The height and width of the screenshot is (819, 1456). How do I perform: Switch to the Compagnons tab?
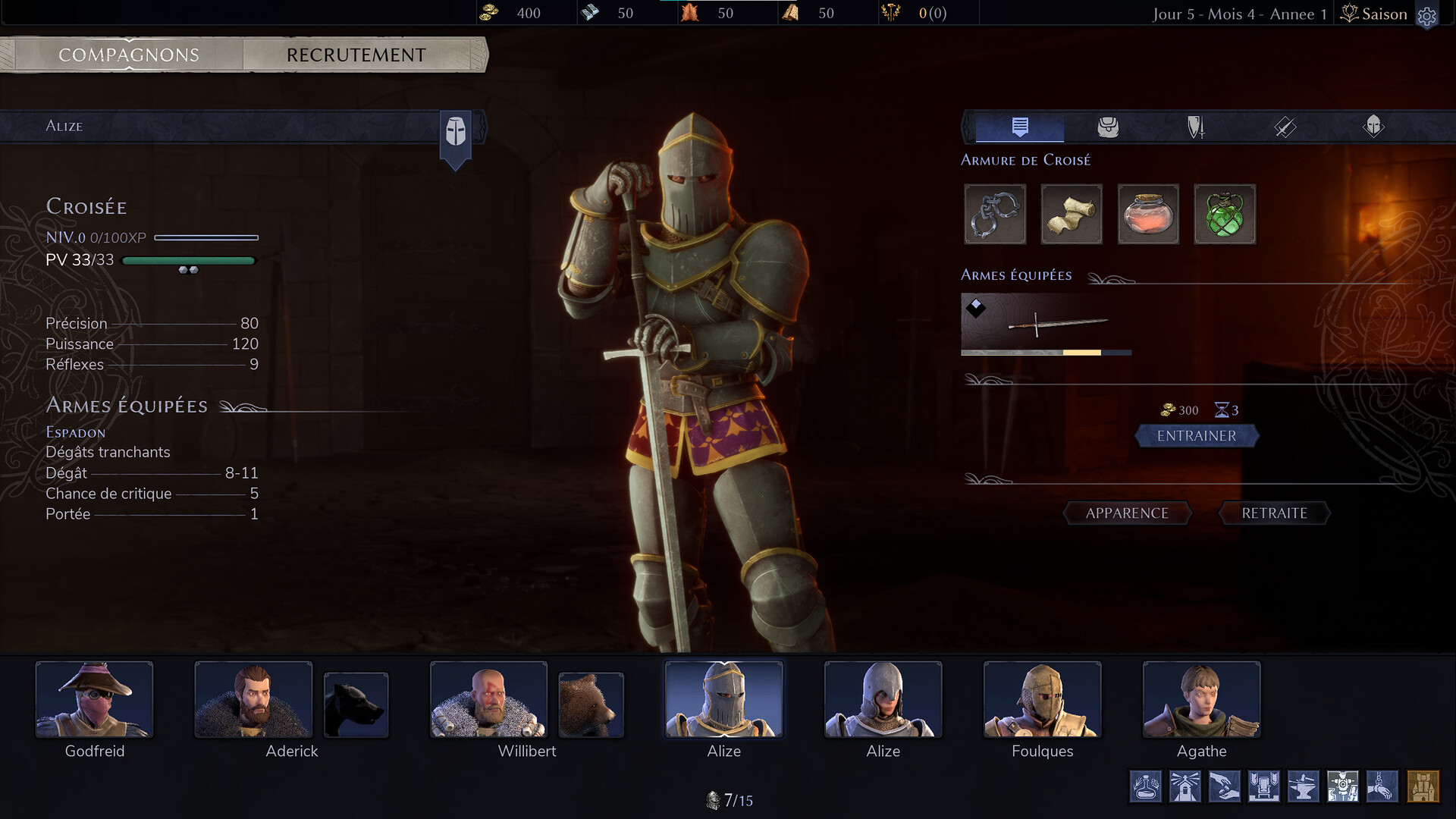pos(129,55)
